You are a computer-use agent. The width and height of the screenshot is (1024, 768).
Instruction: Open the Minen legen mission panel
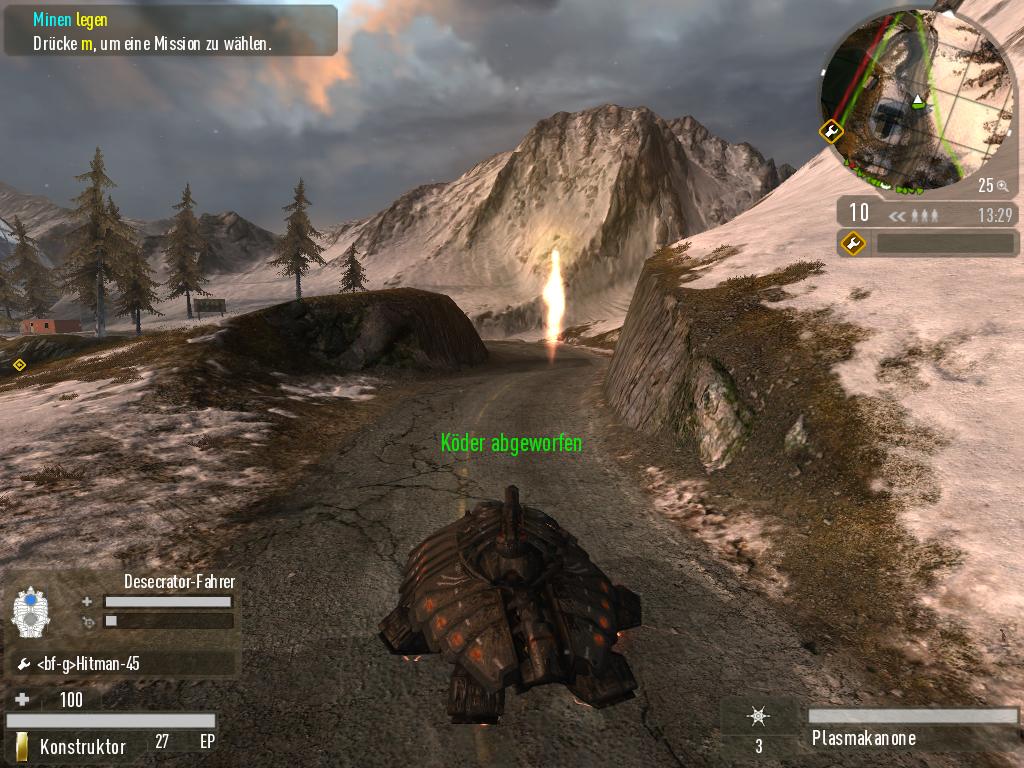(170, 31)
